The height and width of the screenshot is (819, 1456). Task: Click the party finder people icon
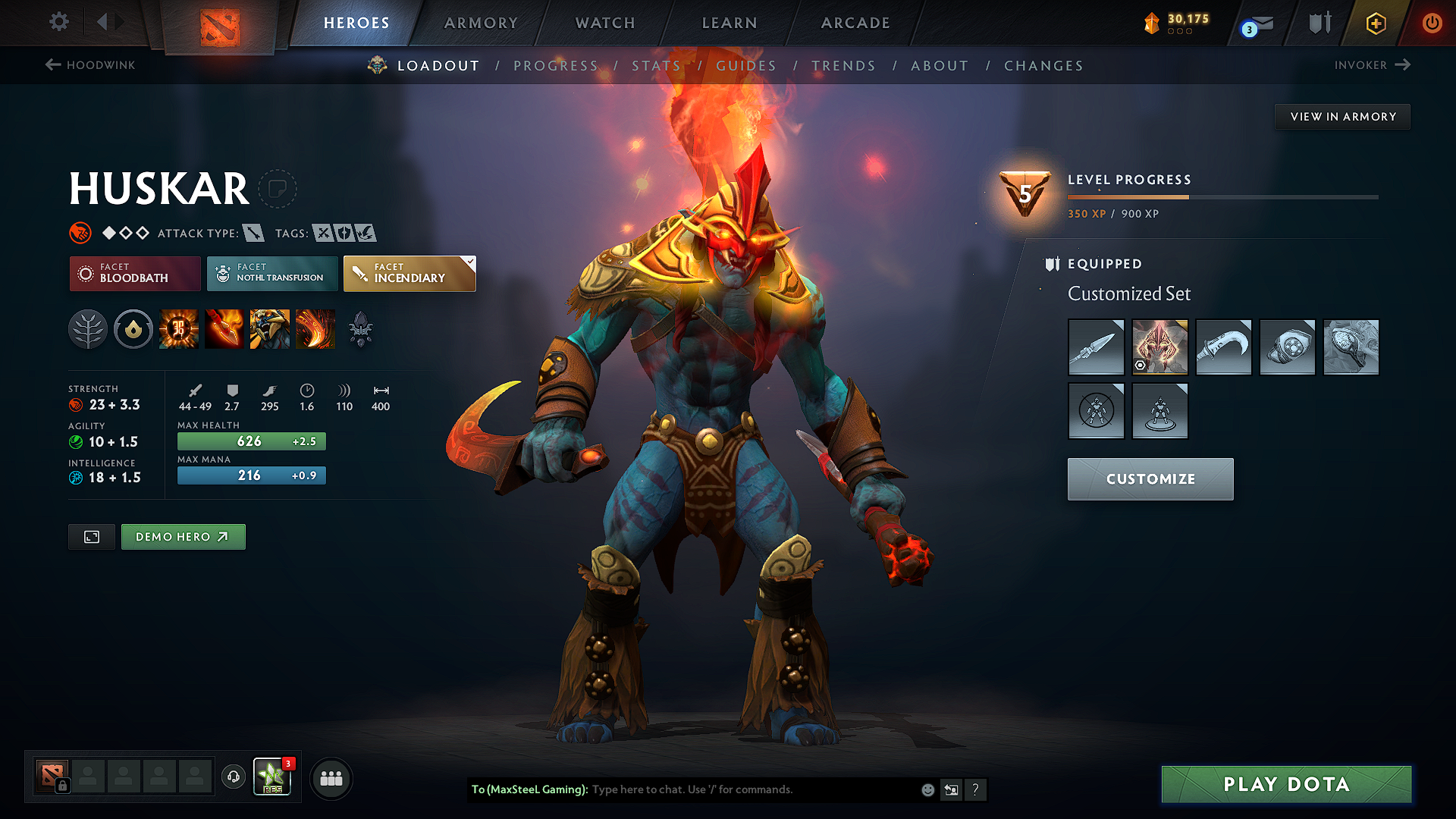[x=331, y=778]
